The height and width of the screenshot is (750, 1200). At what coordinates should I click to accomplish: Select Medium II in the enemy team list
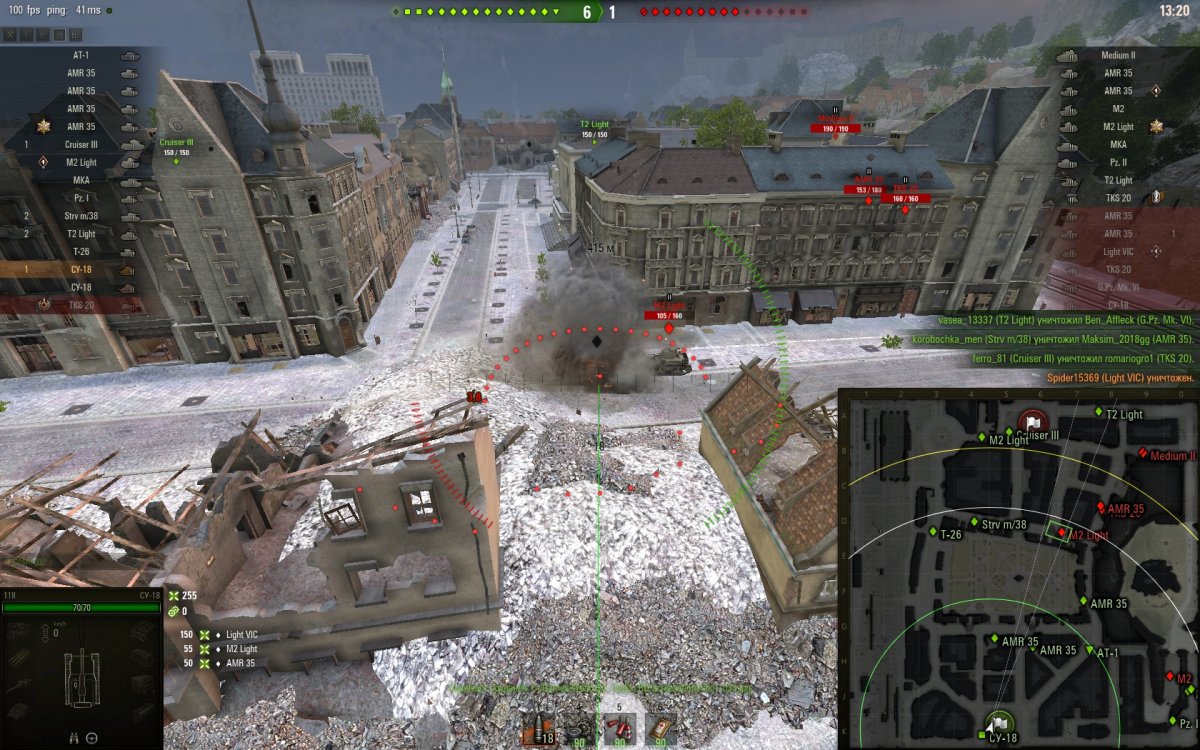click(x=1118, y=56)
